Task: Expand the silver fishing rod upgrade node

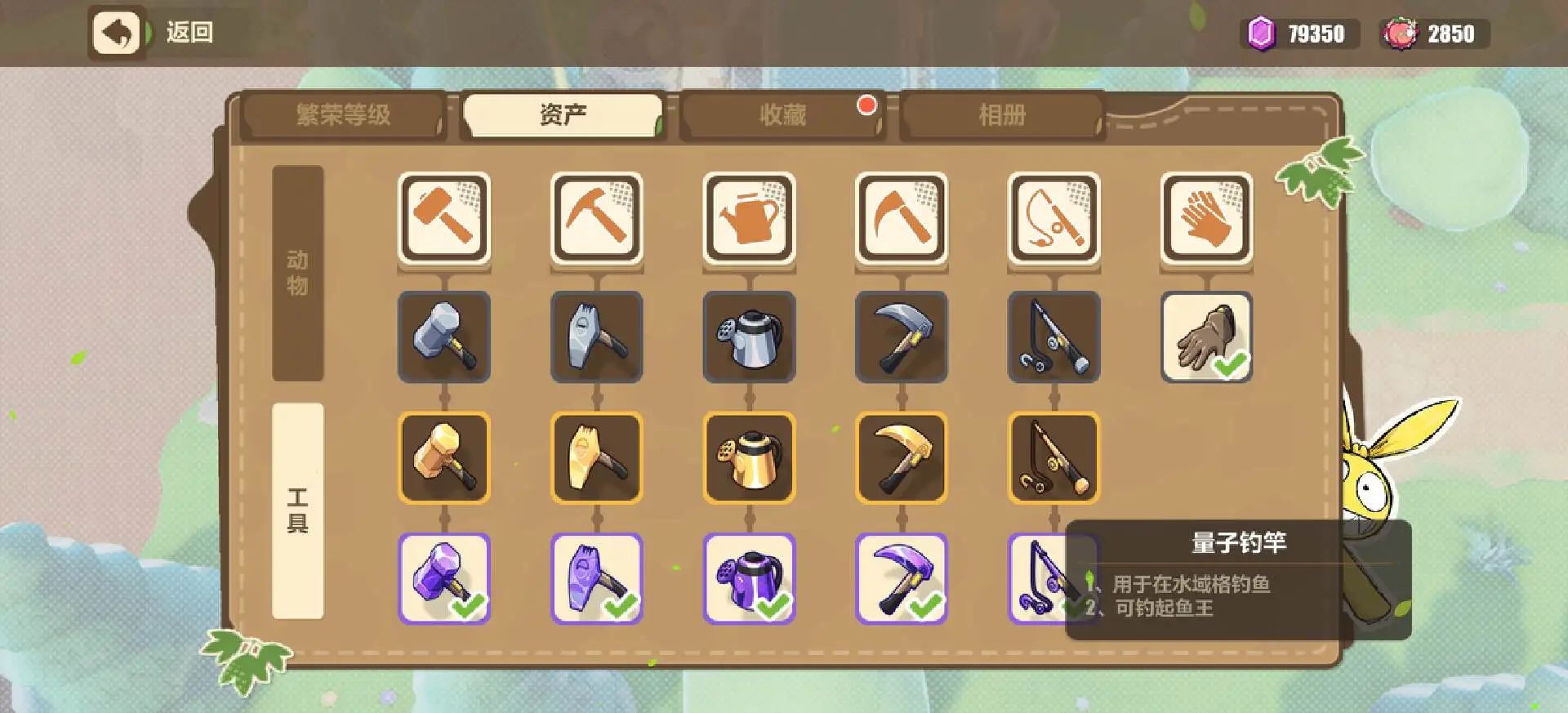Action: [1053, 337]
